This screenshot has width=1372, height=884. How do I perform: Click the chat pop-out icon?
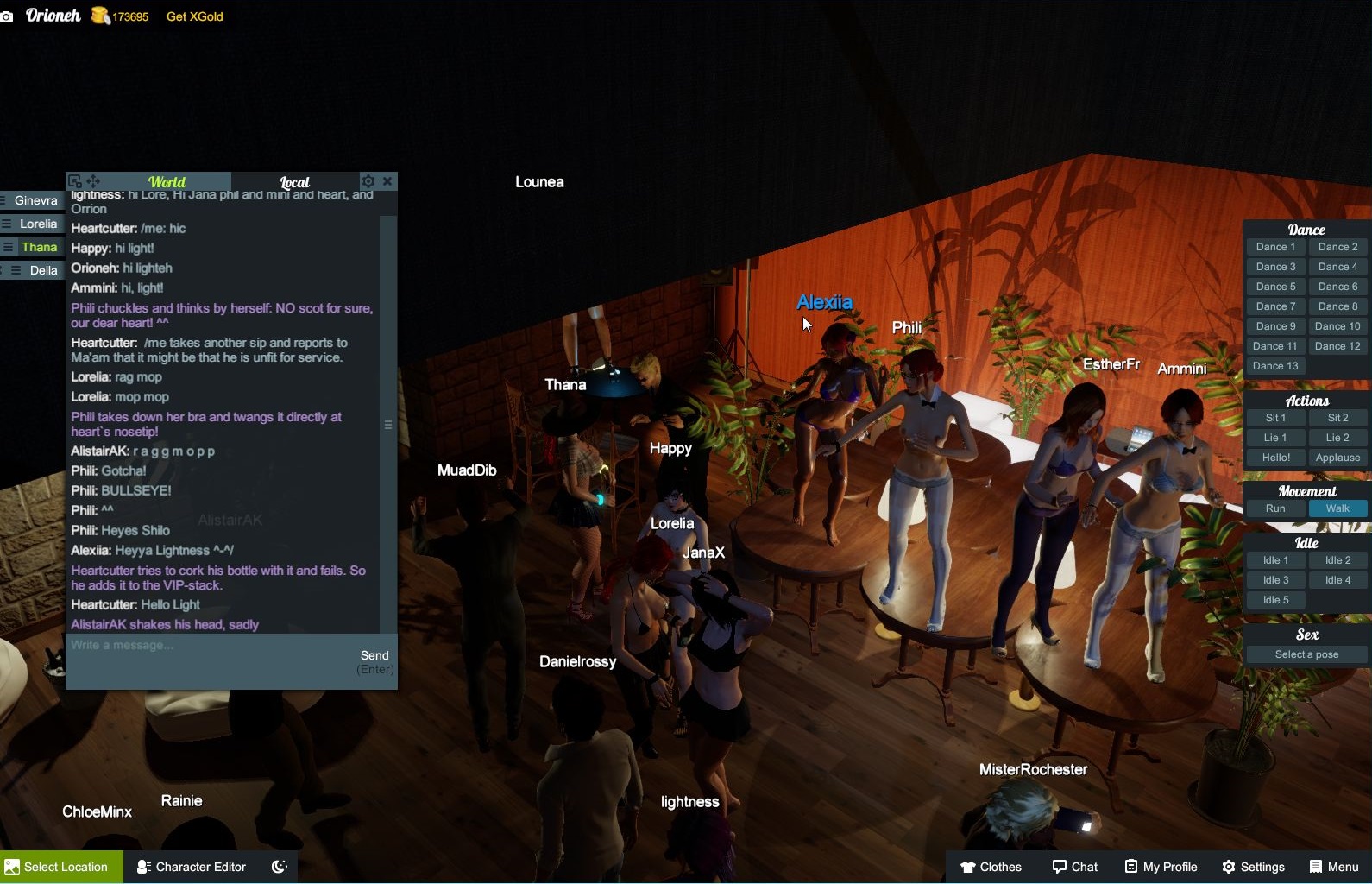tap(76, 181)
